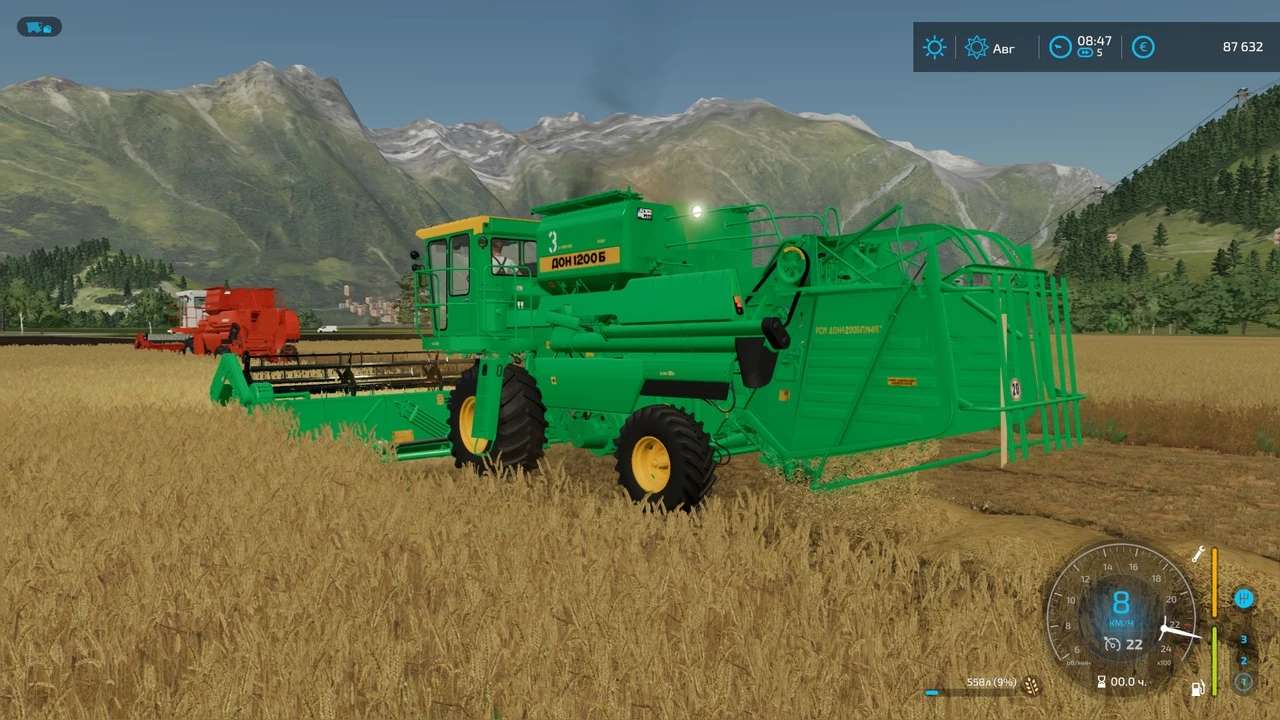Click the time acceleration fast-forward icon
Image resolution: width=1280 pixels, height=720 pixels.
[x=1084, y=53]
